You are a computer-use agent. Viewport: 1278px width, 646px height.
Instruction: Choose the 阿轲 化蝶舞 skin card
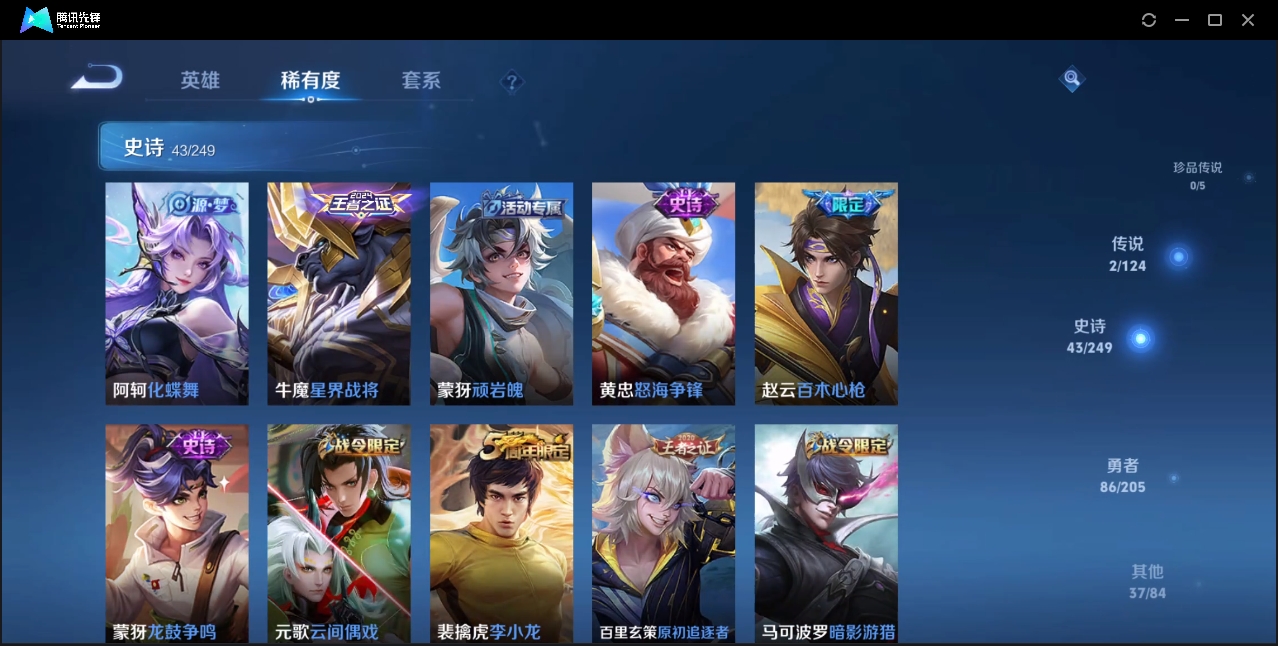click(x=177, y=293)
